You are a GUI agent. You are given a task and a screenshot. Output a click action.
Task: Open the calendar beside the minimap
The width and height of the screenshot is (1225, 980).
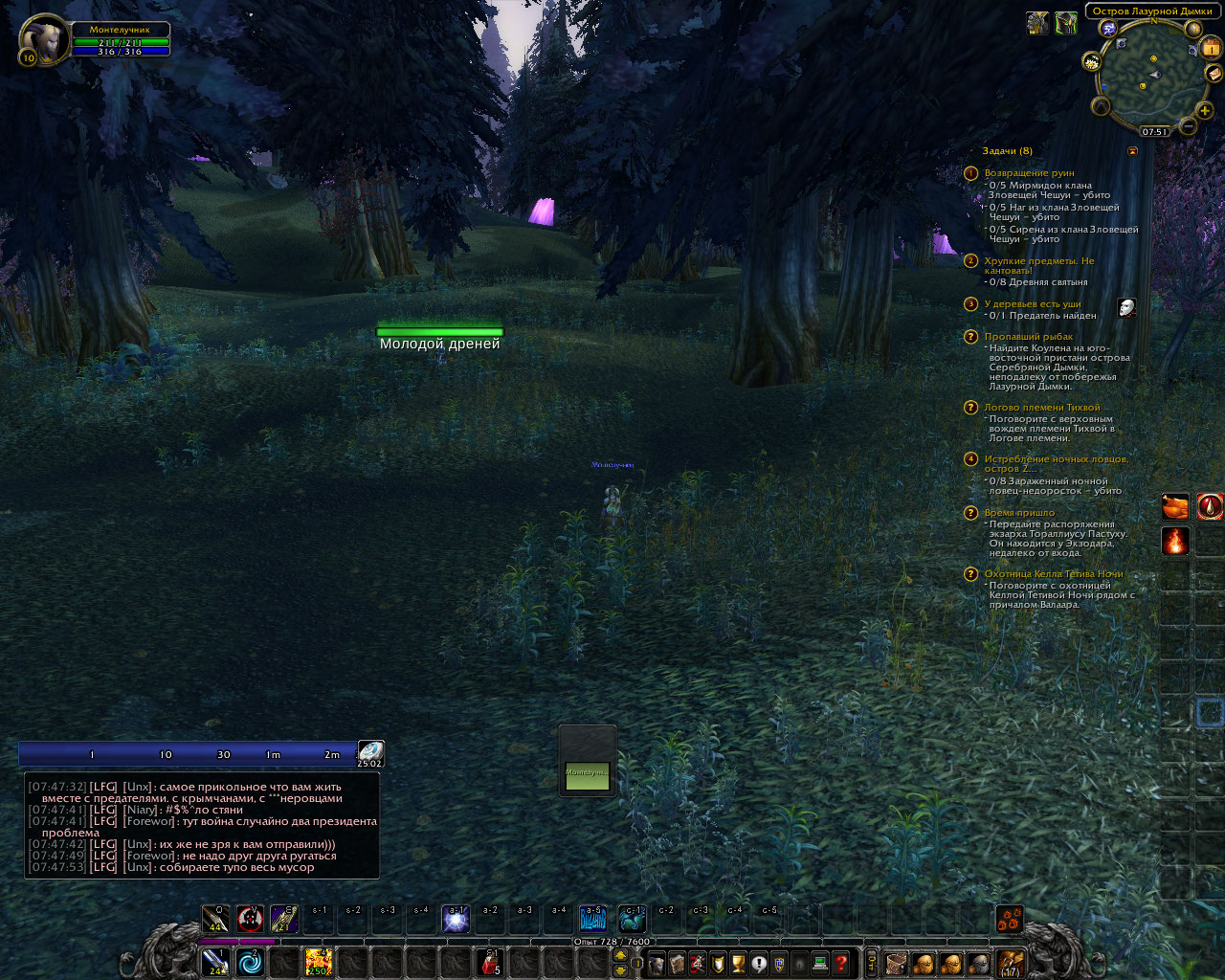coord(1211,48)
